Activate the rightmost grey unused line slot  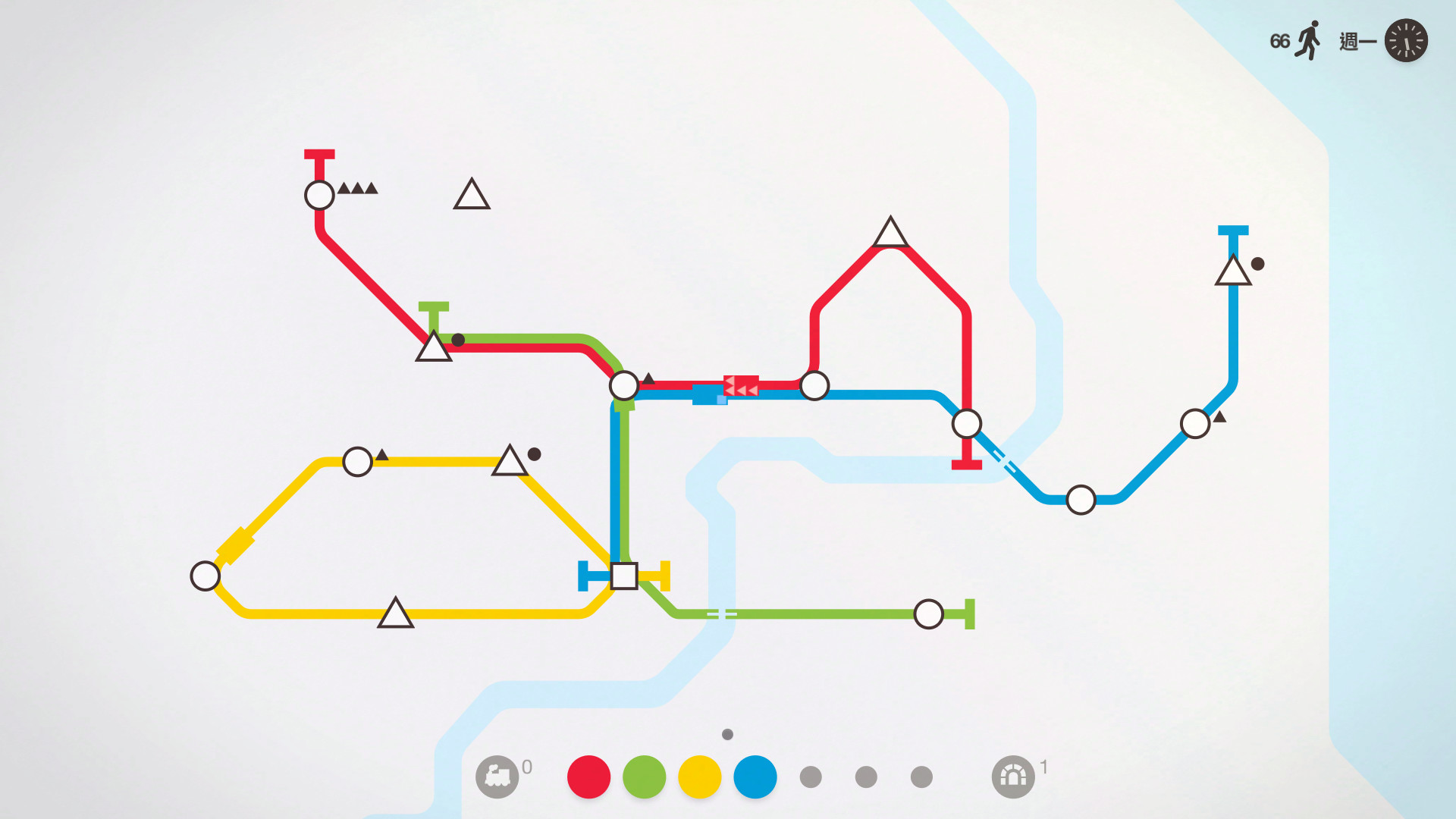pos(921,775)
